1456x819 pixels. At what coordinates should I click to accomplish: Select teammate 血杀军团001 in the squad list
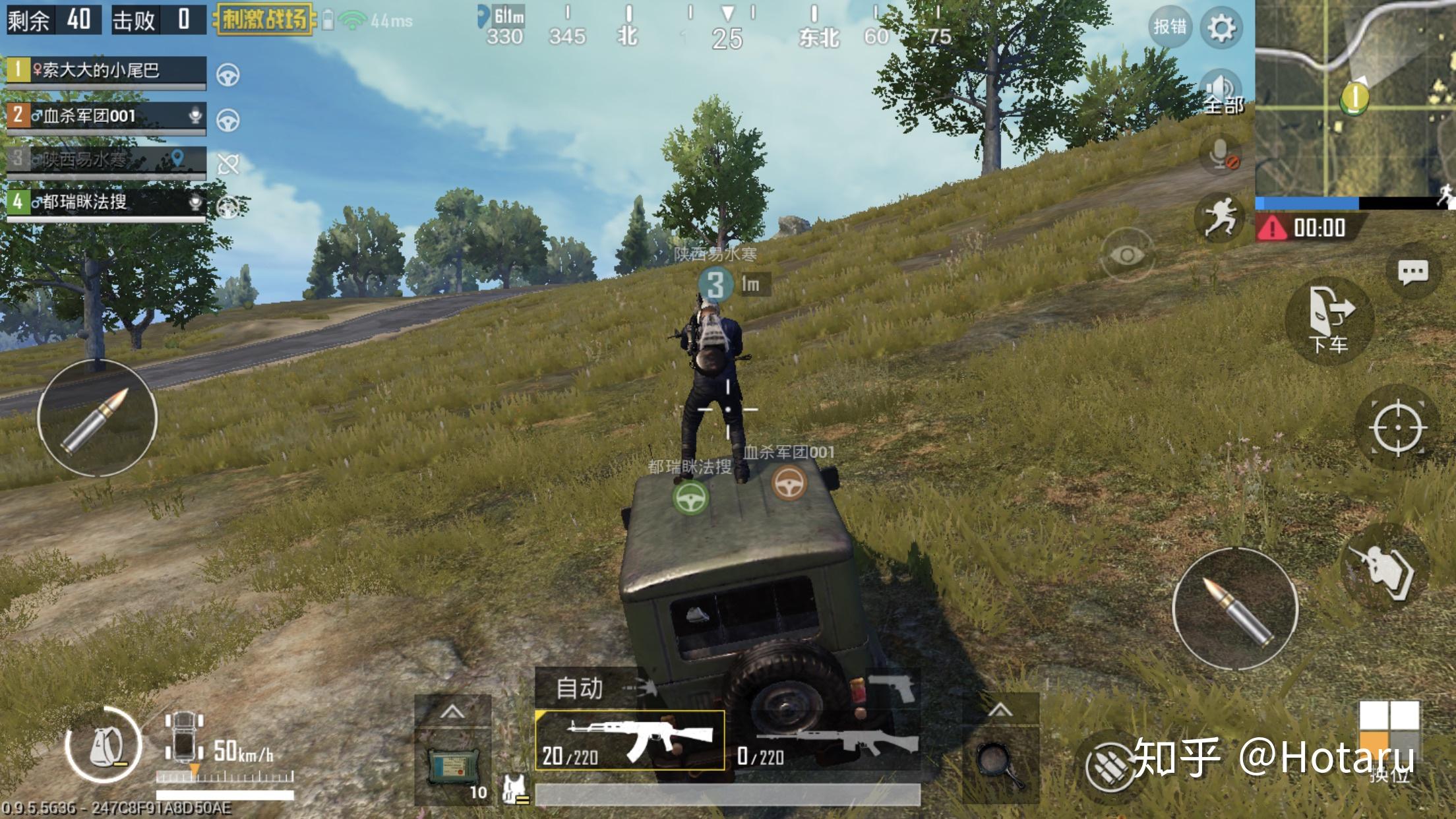[106, 116]
